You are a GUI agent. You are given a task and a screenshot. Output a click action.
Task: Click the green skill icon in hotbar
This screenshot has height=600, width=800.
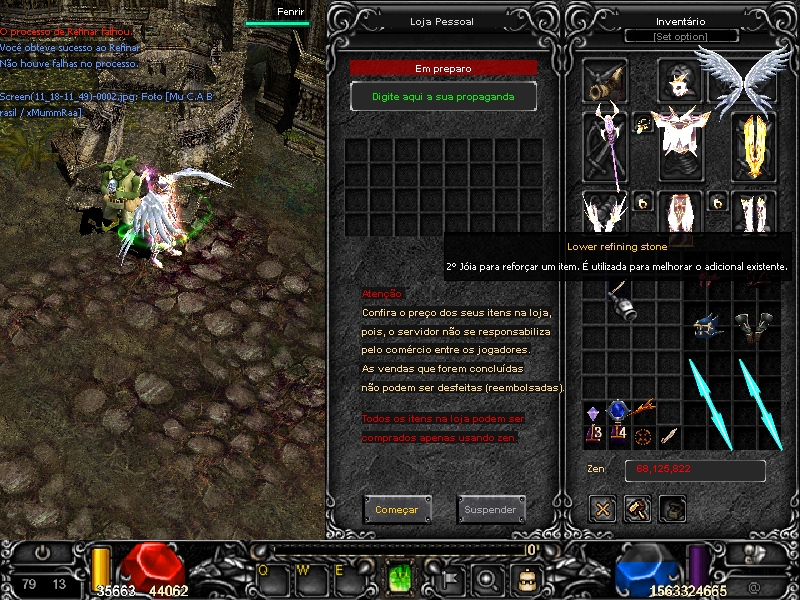[x=401, y=577]
